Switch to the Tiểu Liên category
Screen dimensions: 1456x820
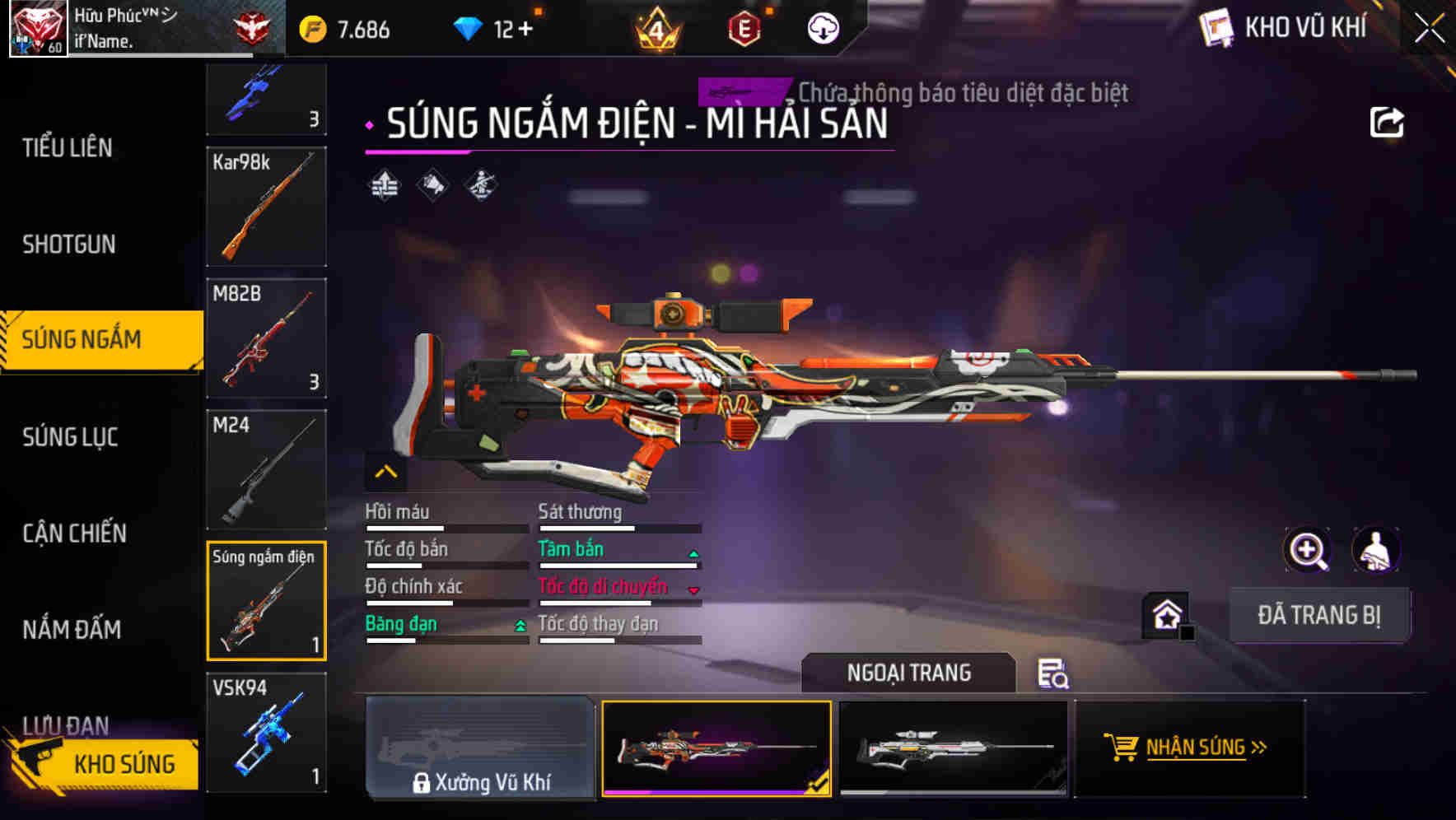[x=68, y=148]
